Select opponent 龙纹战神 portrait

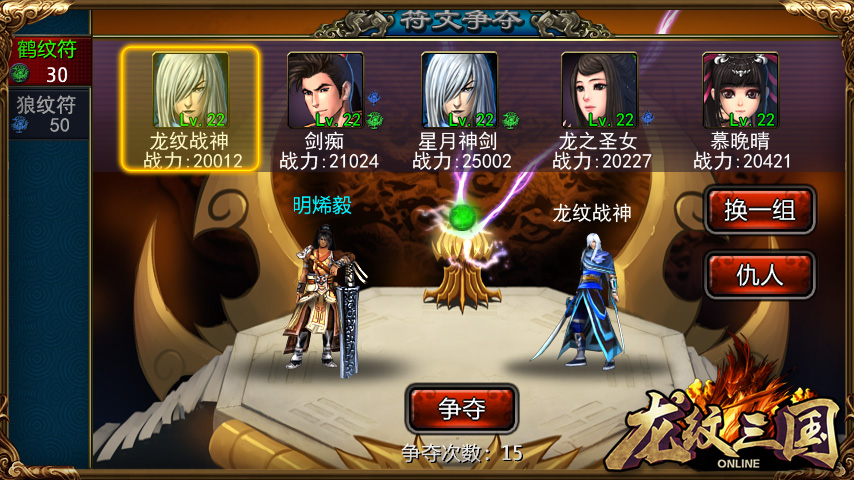pos(190,91)
